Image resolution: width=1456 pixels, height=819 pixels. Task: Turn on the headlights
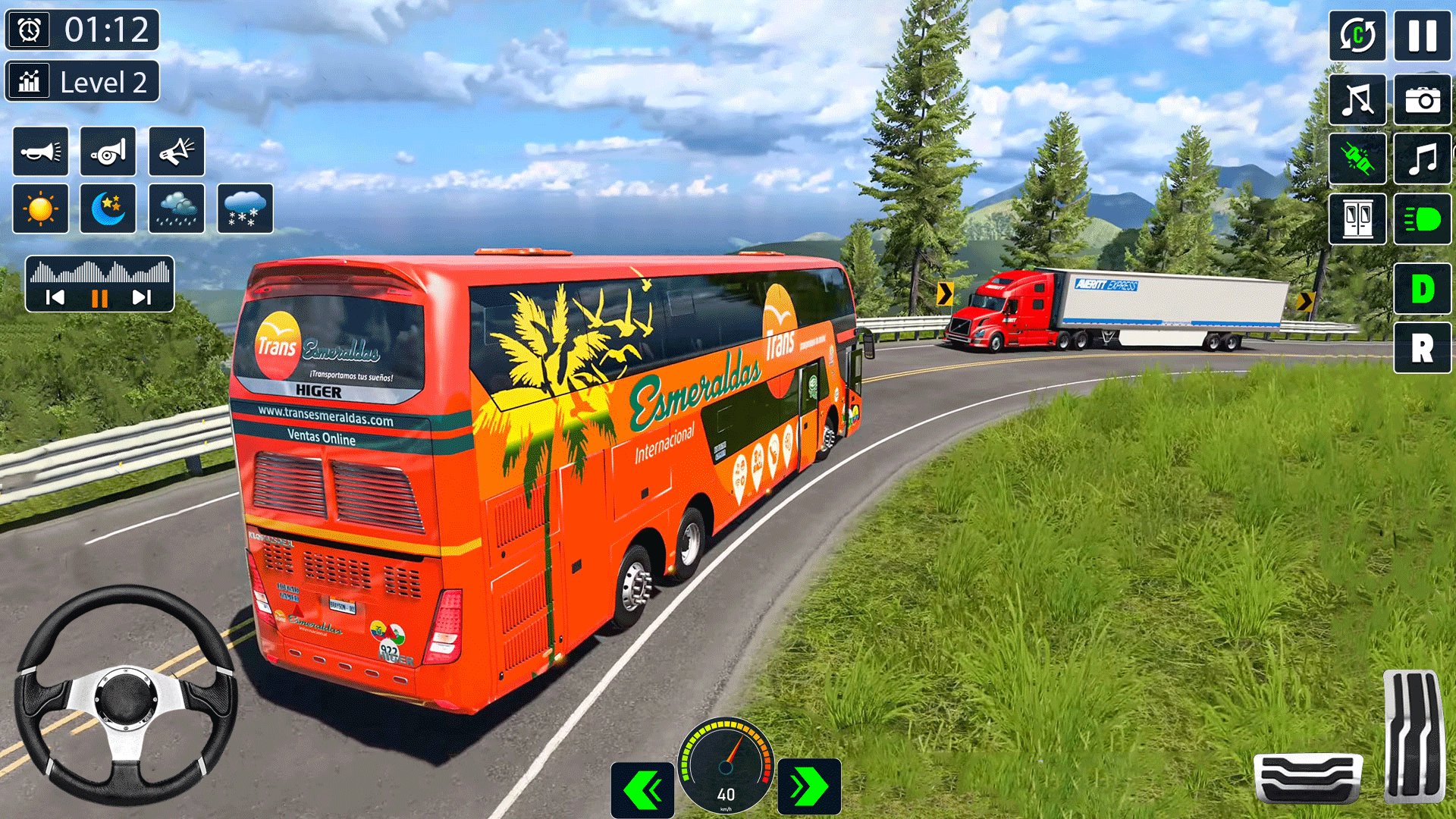pyautogui.click(x=1422, y=219)
